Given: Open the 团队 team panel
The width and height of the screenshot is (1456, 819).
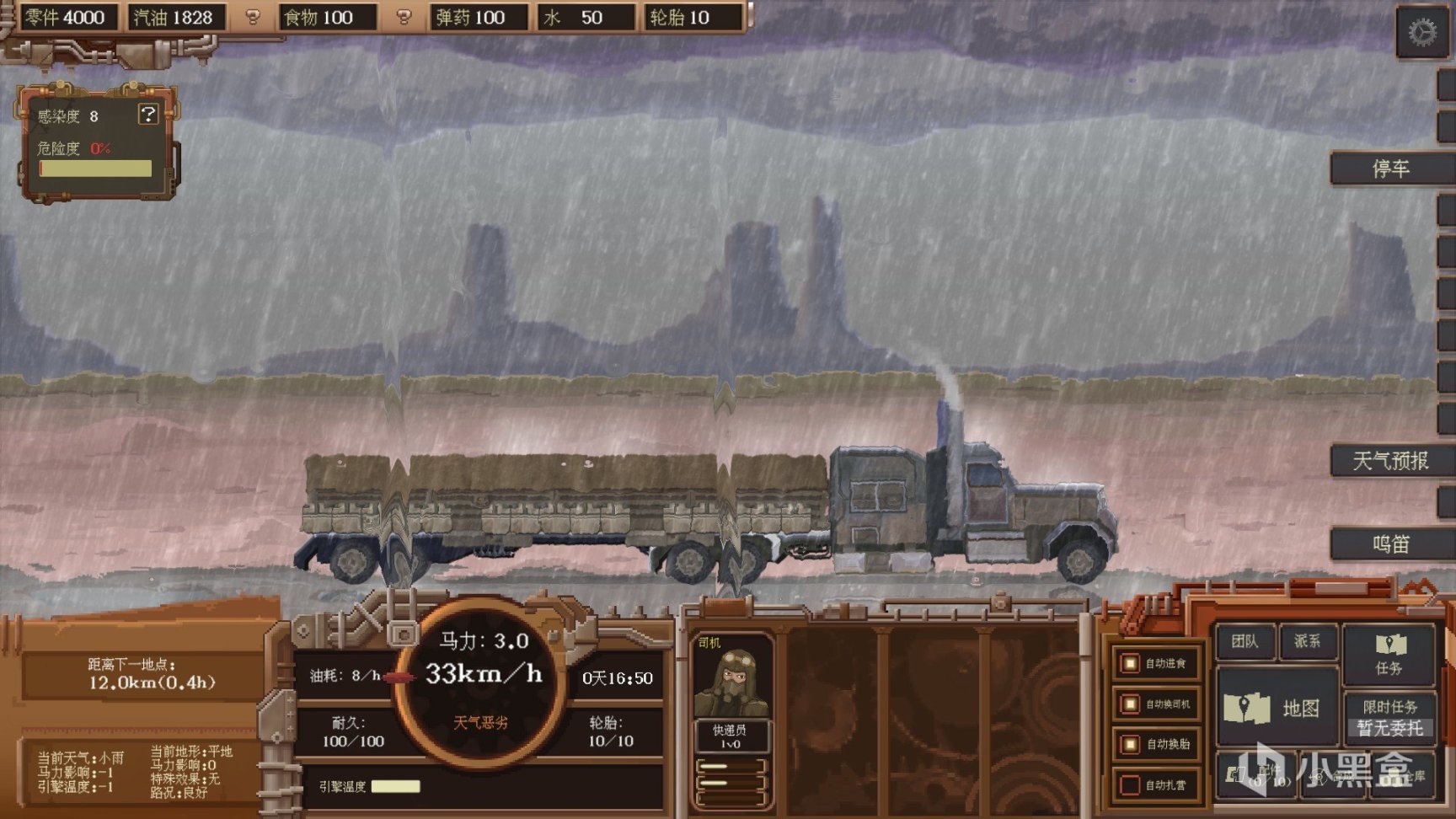Looking at the screenshot, I should coord(1244,642).
